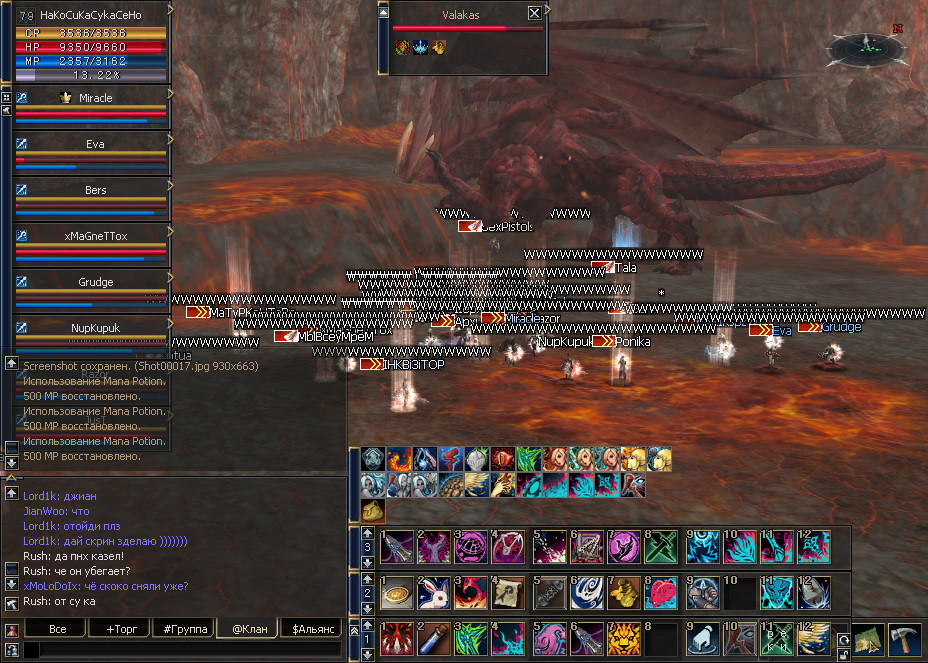Image resolution: width=928 pixels, height=663 pixels.
Task: Open the $Альянс alliance chat tab
Action: click(x=311, y=628)
